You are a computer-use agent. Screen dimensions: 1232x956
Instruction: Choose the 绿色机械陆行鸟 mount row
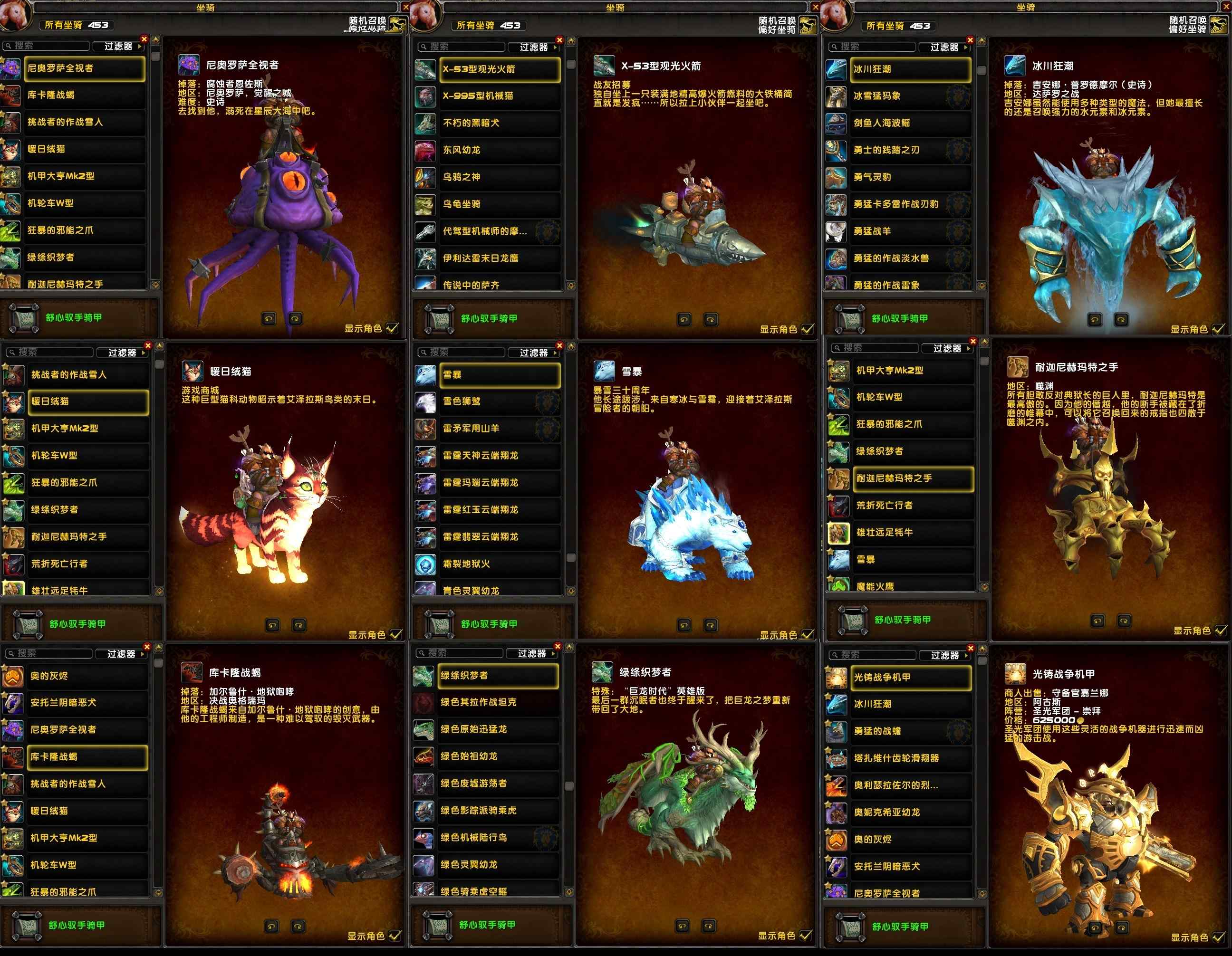[x=498, y=838]
